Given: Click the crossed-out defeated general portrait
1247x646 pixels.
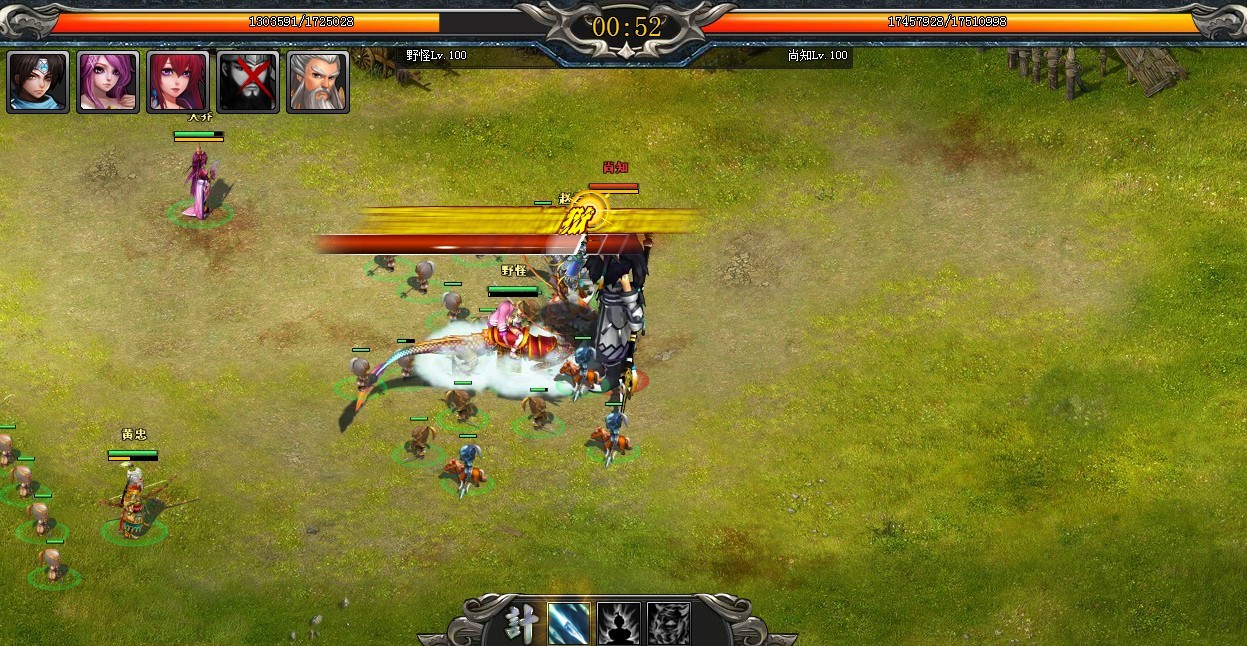Looking at the screenshot, I should [248, 82].
